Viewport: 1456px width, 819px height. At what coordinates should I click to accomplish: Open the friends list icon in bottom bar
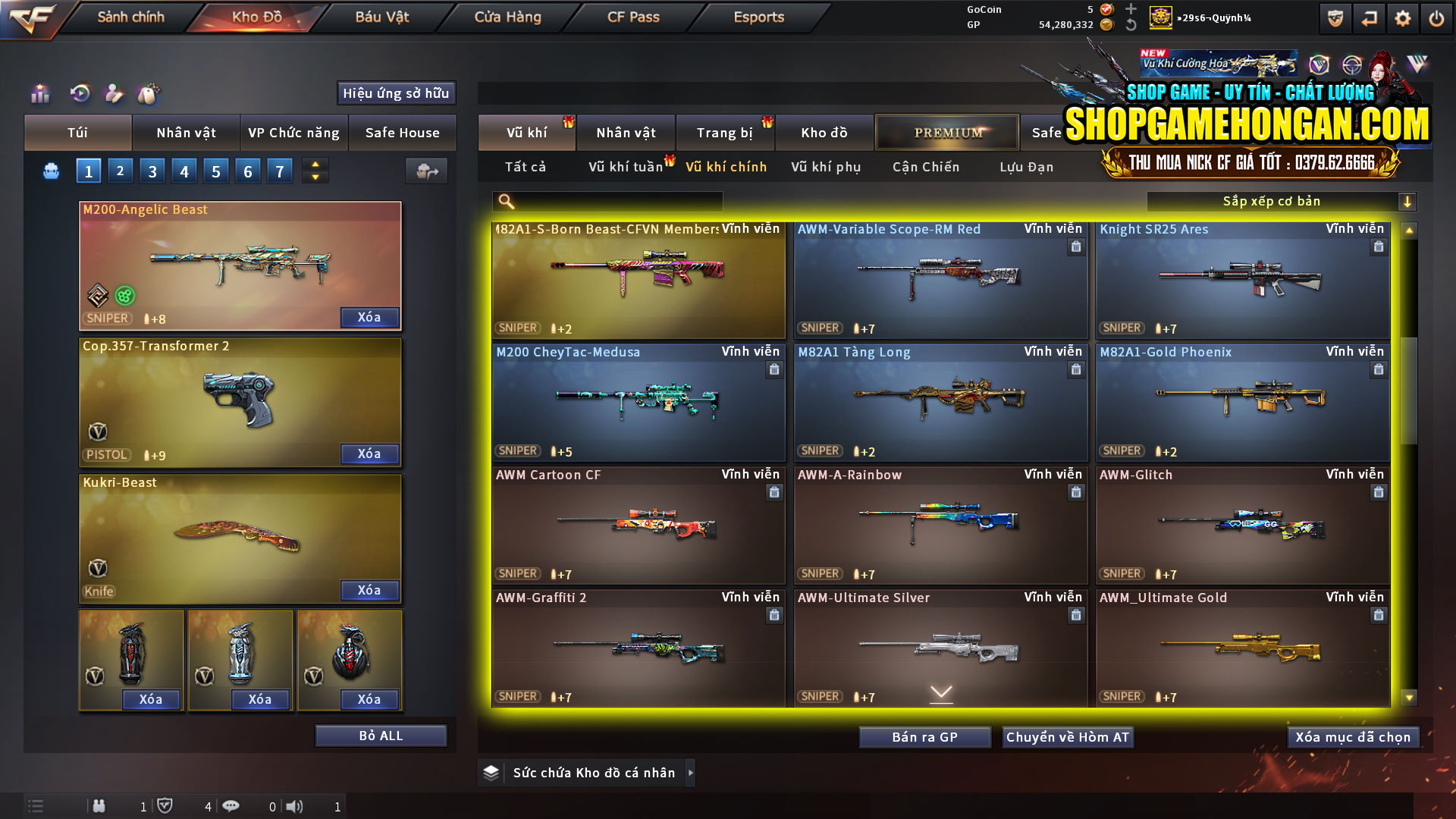pyautogui.click(x=99, y=806)
